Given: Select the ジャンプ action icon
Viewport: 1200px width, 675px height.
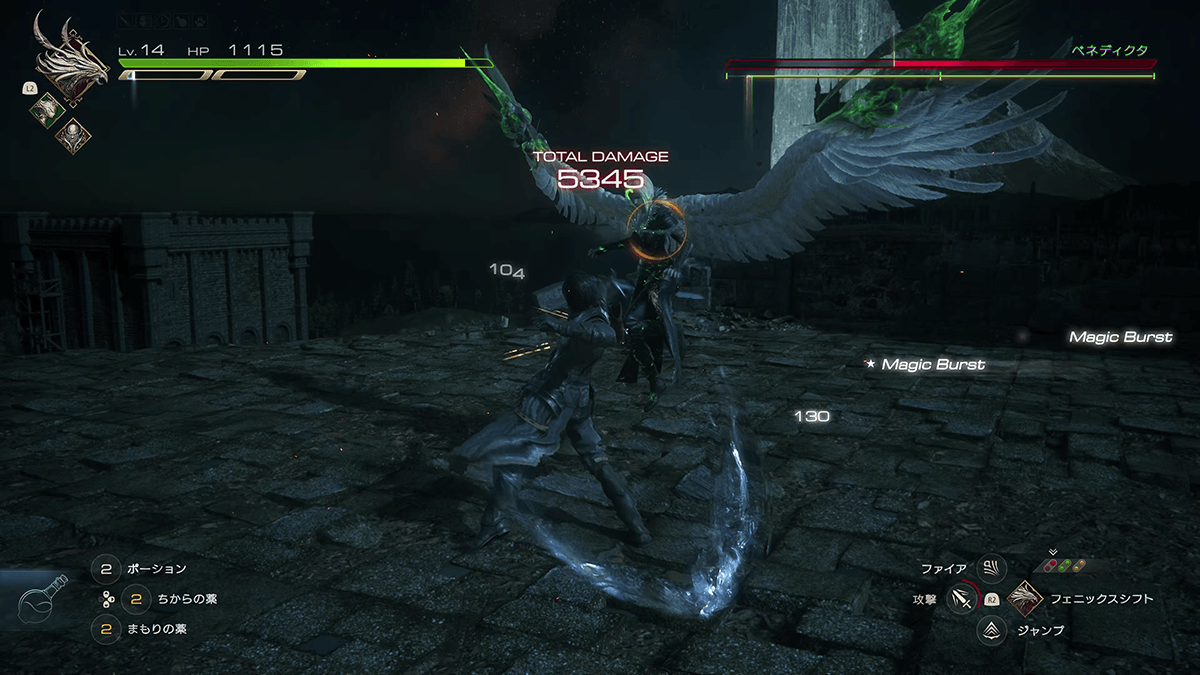Looking at the screenshot, I should tap(991, 630).
